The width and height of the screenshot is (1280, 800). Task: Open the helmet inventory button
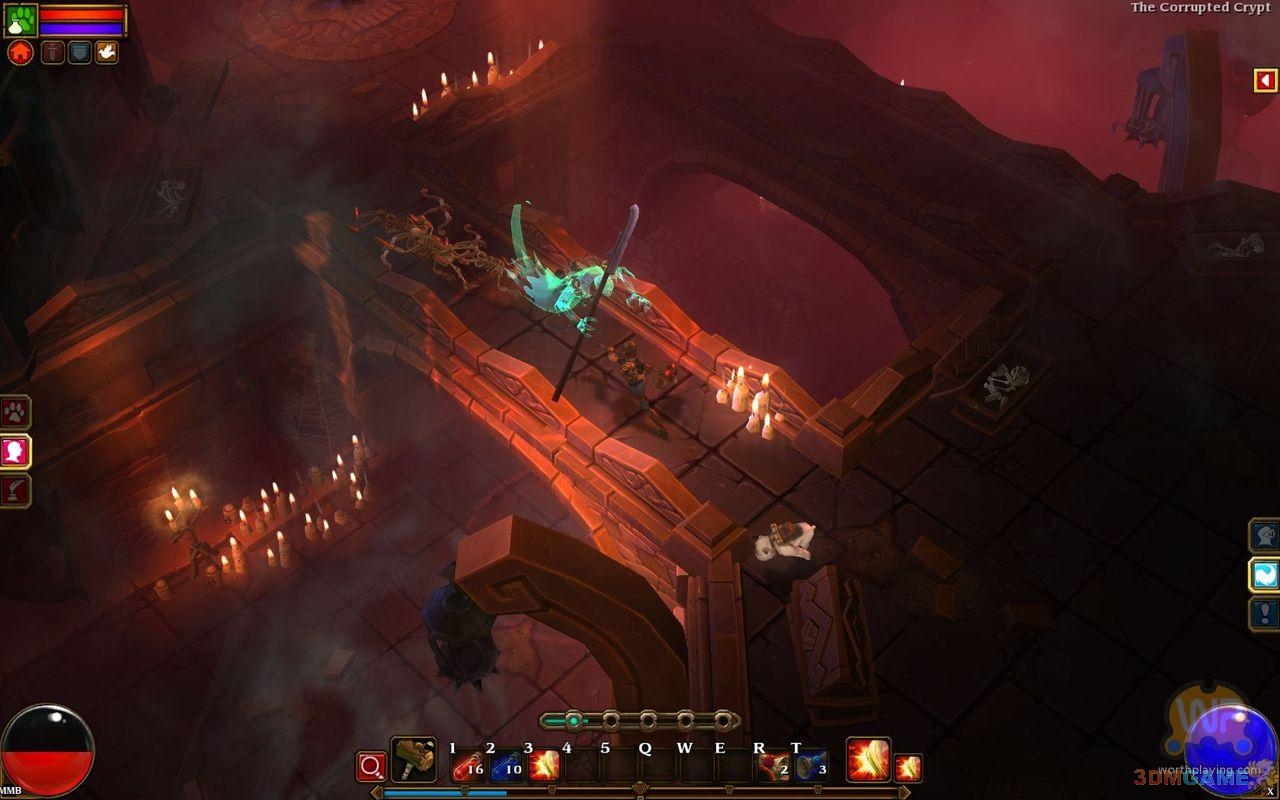[1265, 535]
